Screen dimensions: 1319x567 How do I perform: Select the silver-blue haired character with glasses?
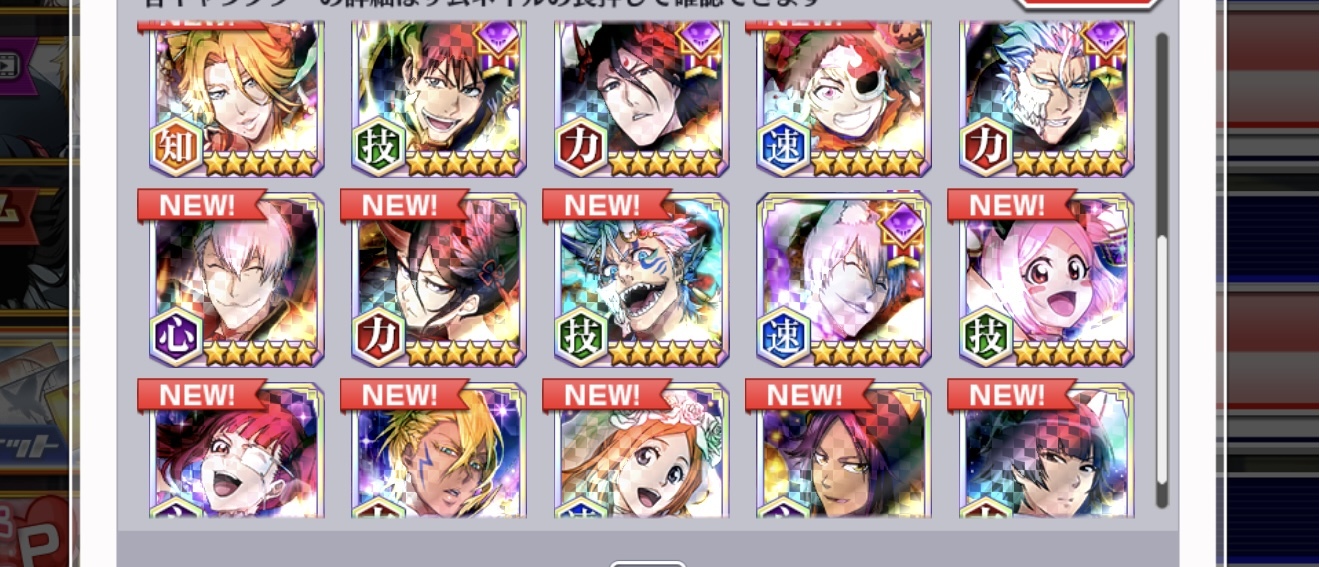[x=1047, y=95]
